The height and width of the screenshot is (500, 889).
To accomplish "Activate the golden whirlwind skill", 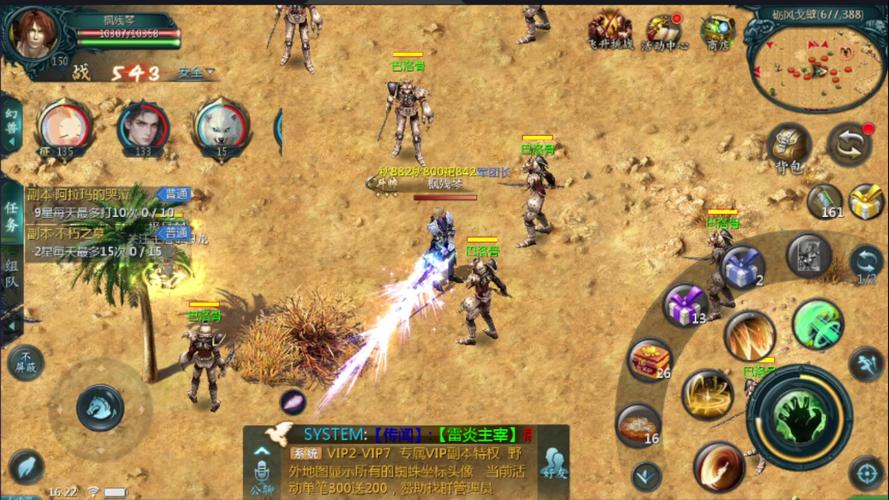I will coord(707,394).
